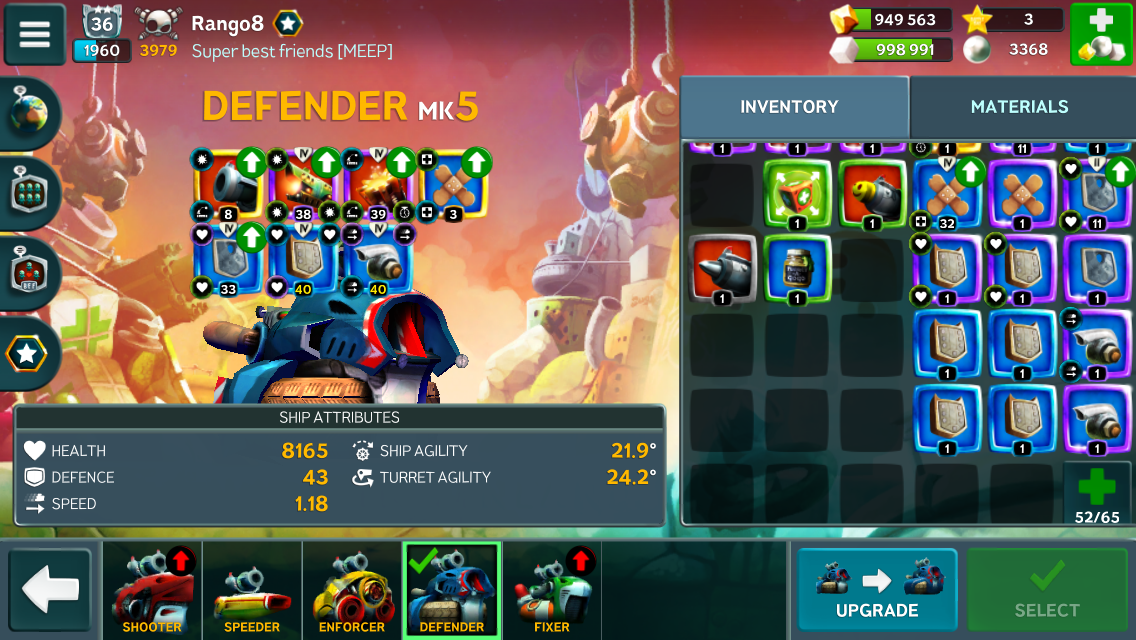Open the star badge side menu
The image size is (1136, 640).
pyautogui.click(x=27, y=352)
